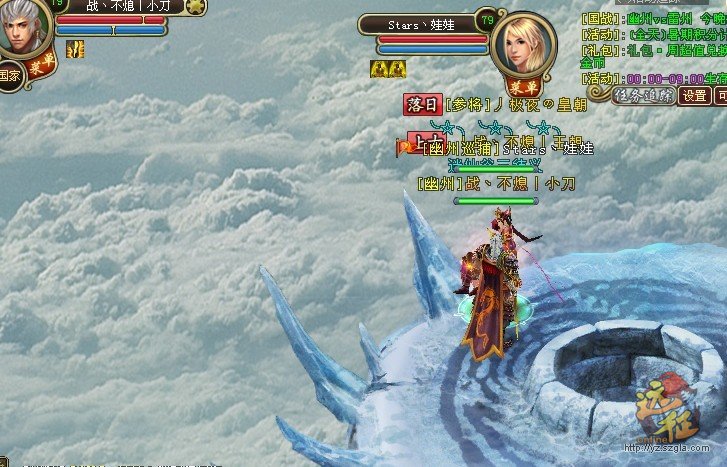Image resolution: width=727 pixels, height=467 pixels.
Task: Open the 设置 settings button
Action: point(694,96)
